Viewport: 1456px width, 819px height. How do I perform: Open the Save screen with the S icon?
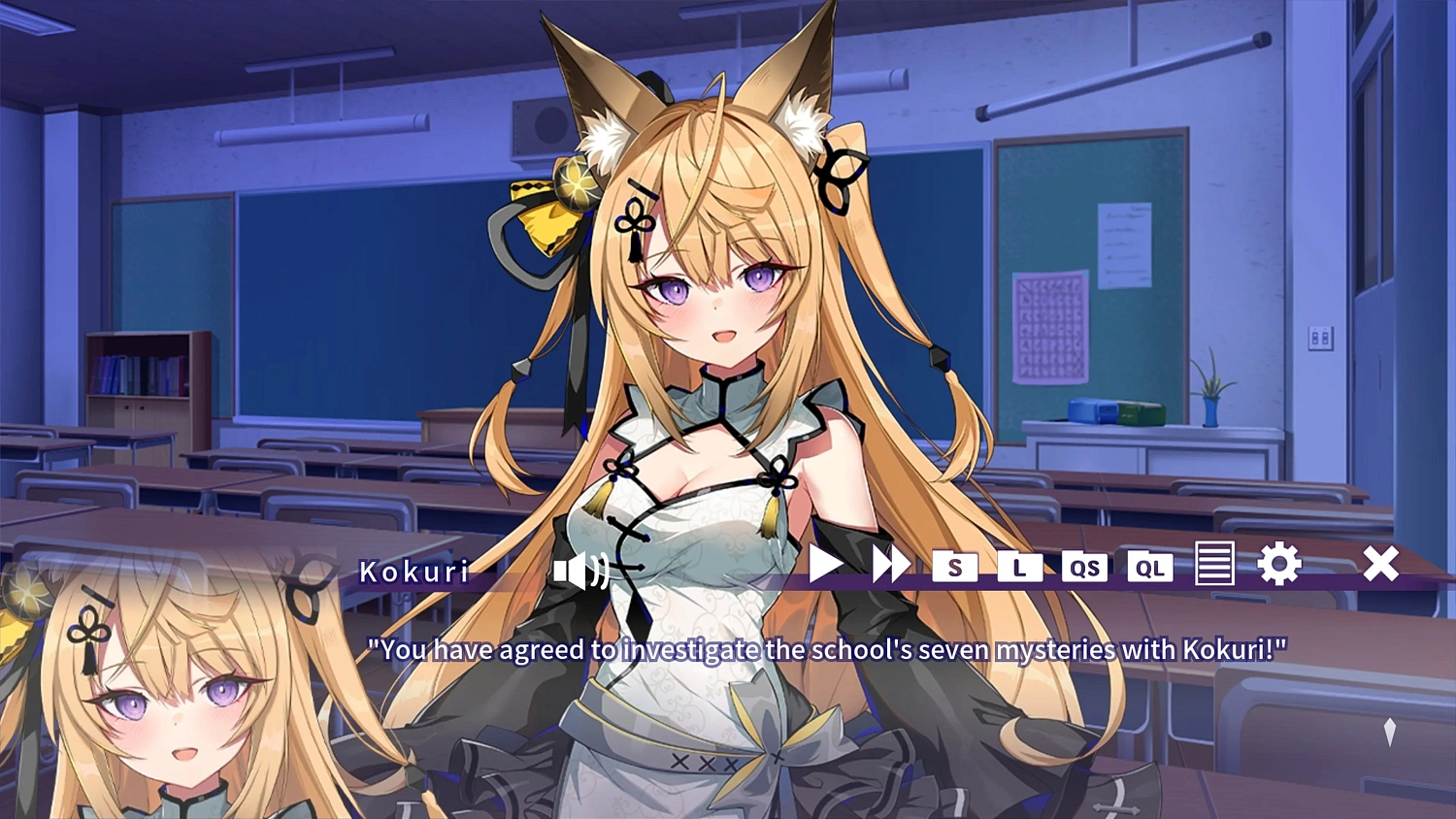pos(955,568)
